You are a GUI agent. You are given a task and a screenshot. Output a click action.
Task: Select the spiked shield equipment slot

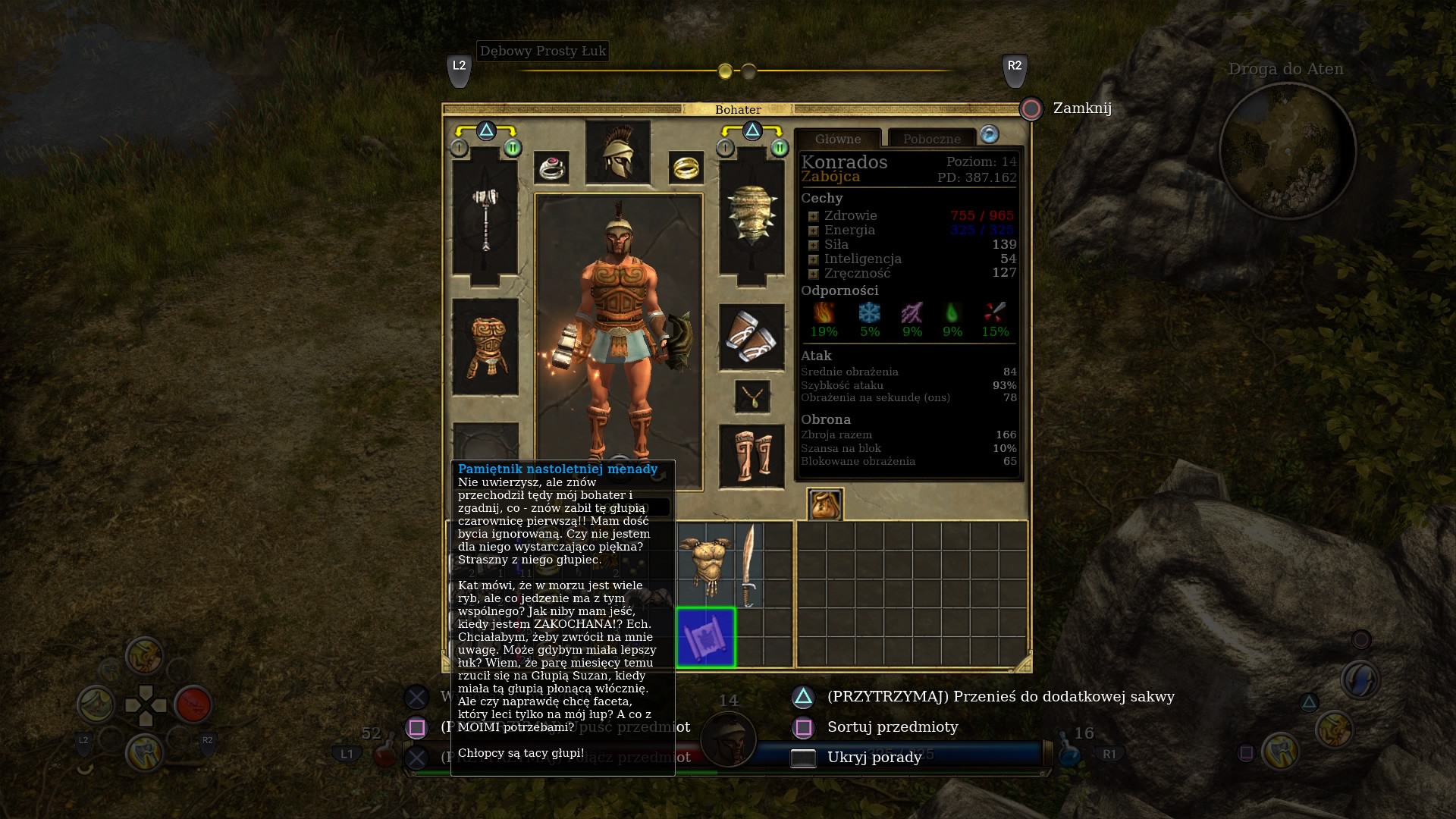coord(752,215)
